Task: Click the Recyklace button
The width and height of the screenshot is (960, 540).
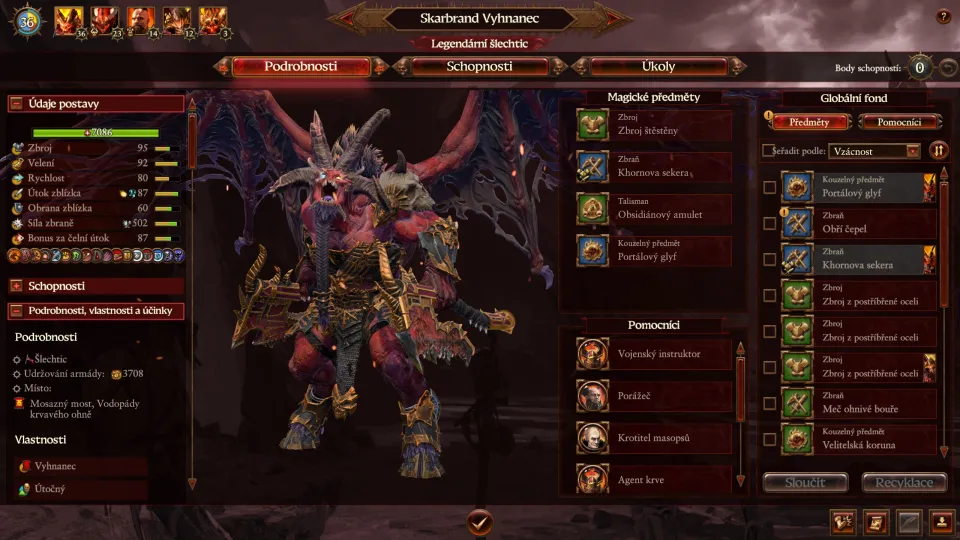Action: [x=904, y=483]
